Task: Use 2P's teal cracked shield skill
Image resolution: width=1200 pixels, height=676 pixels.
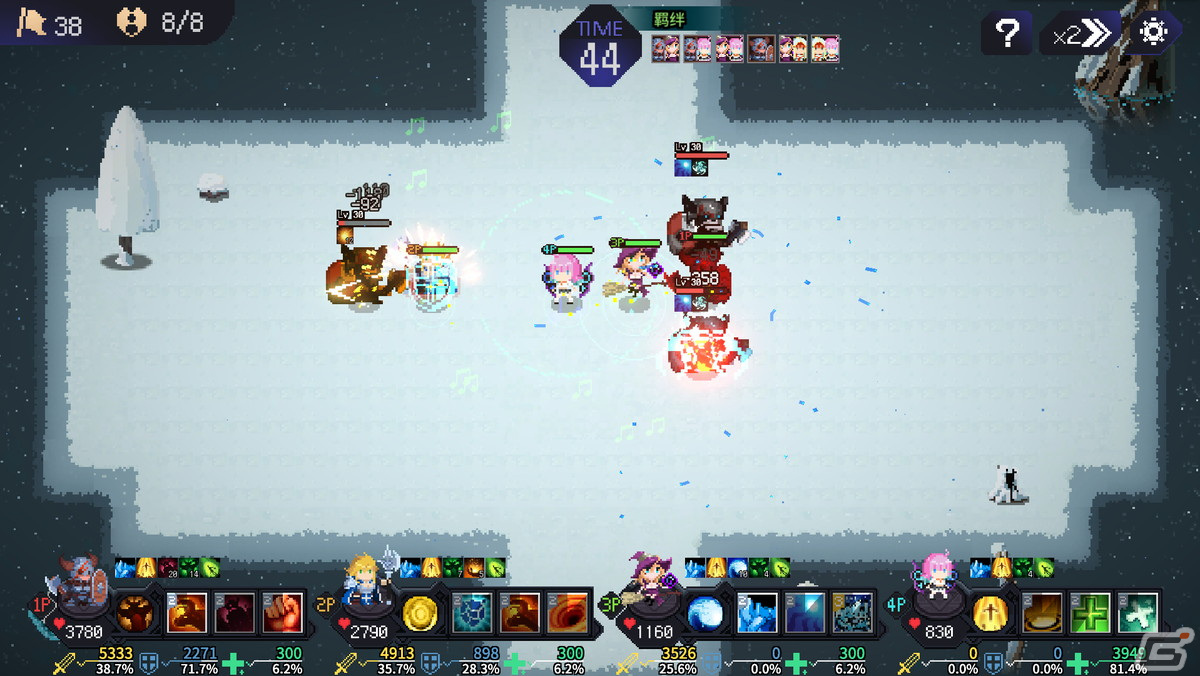Action: coord(471,613)
